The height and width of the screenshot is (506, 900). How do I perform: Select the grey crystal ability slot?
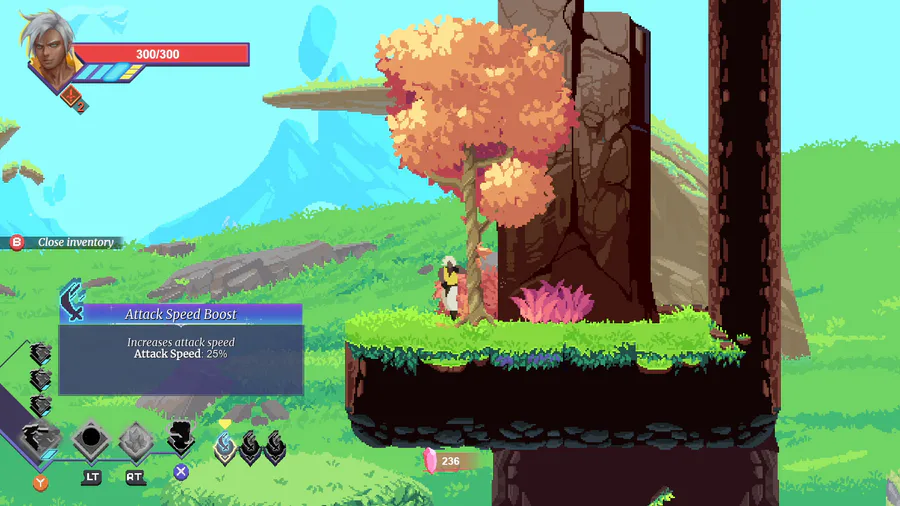(x=135, y=439)
